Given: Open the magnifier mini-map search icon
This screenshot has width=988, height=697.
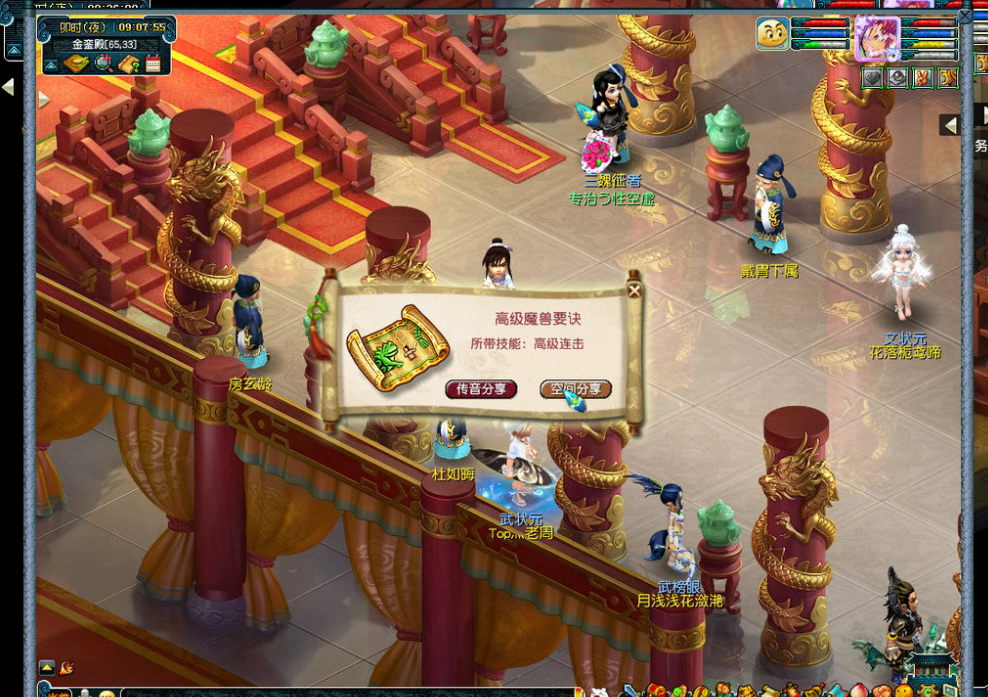Looking at the screenshot, I should (x=104, y=65).
